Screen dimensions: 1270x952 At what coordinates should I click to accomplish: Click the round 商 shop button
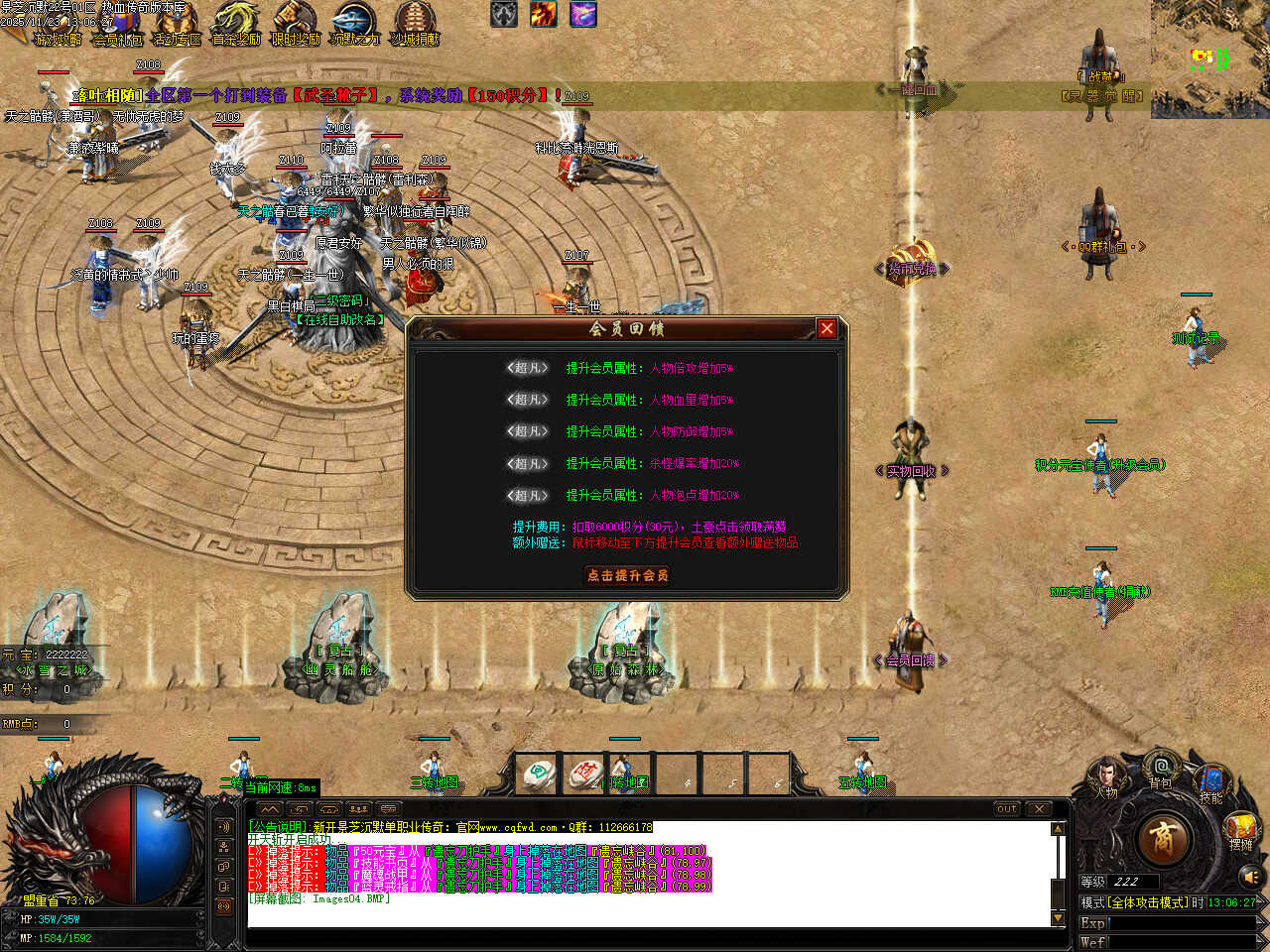pyautogui.click(x=1162, y=839)
